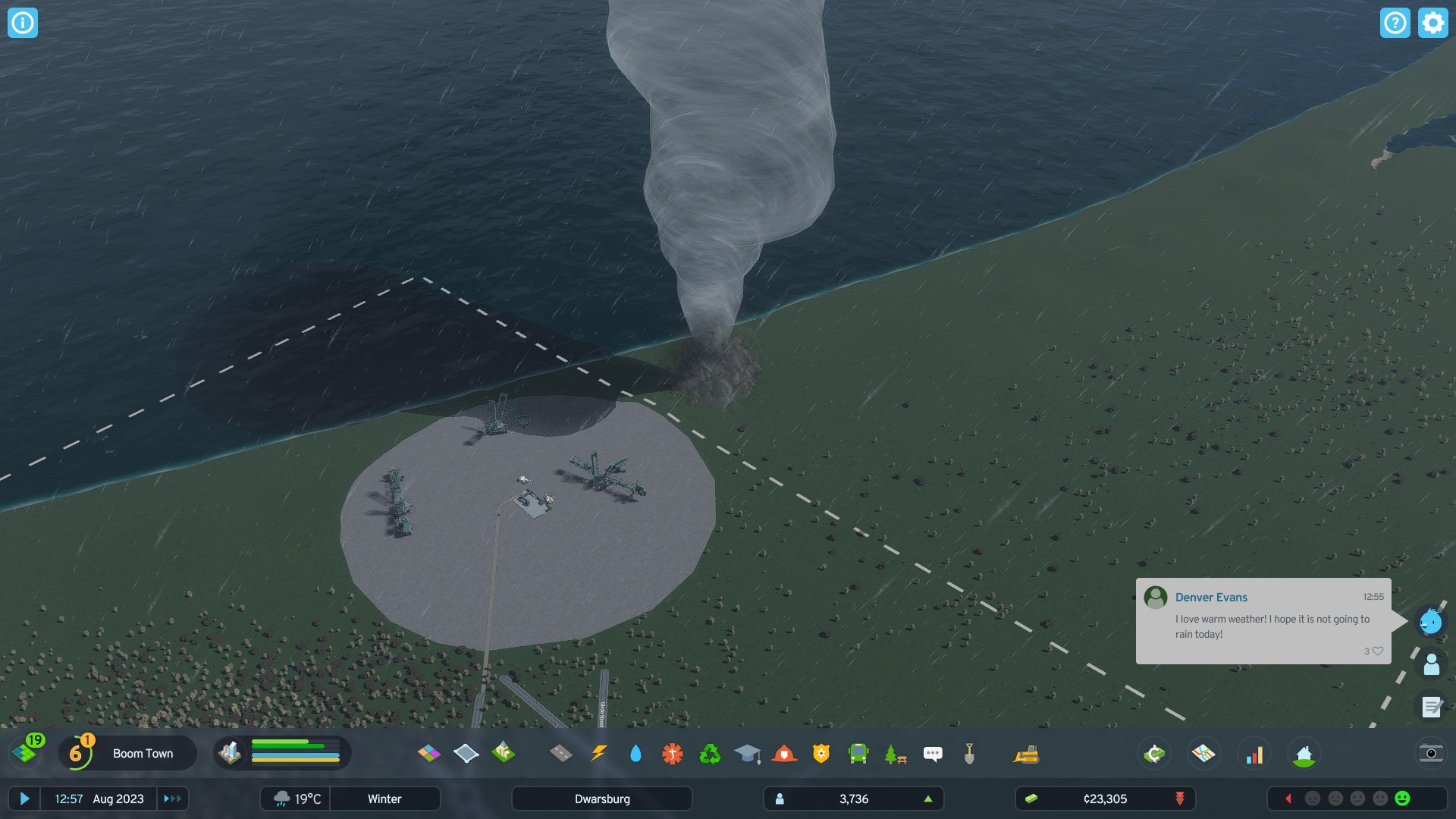Image resolution: width=1456 pixels, height=819 pixels.
Task: Open the Boom Town milestone panel
Action: pyautogui.click(x=127, y=753)
